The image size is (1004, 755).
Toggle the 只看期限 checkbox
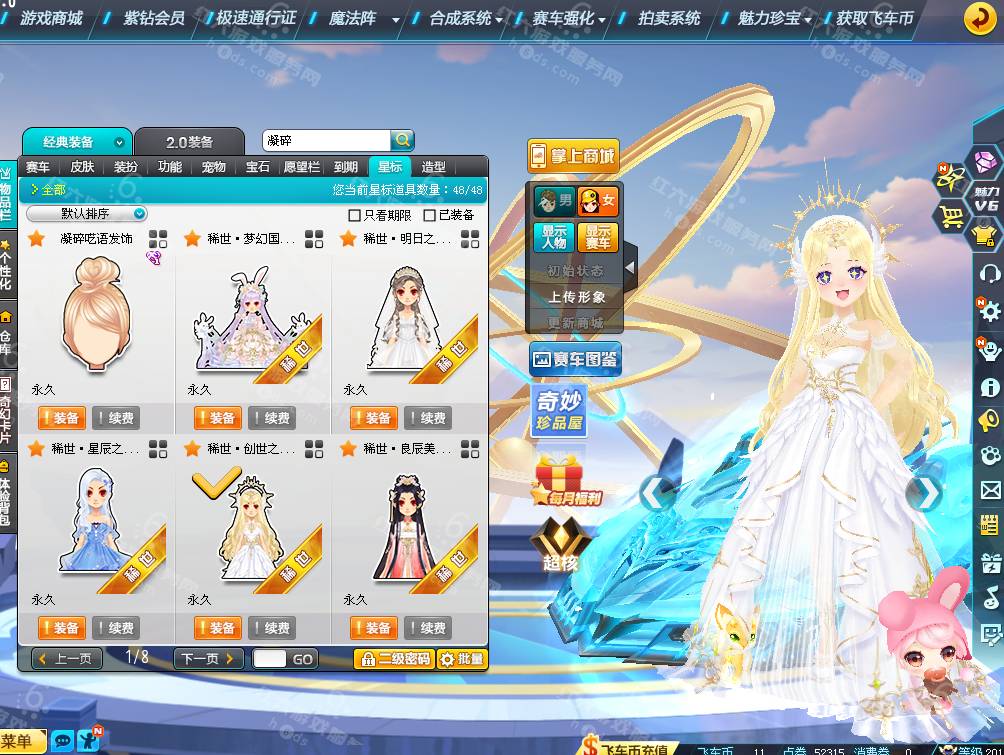(x=354, y=215)
